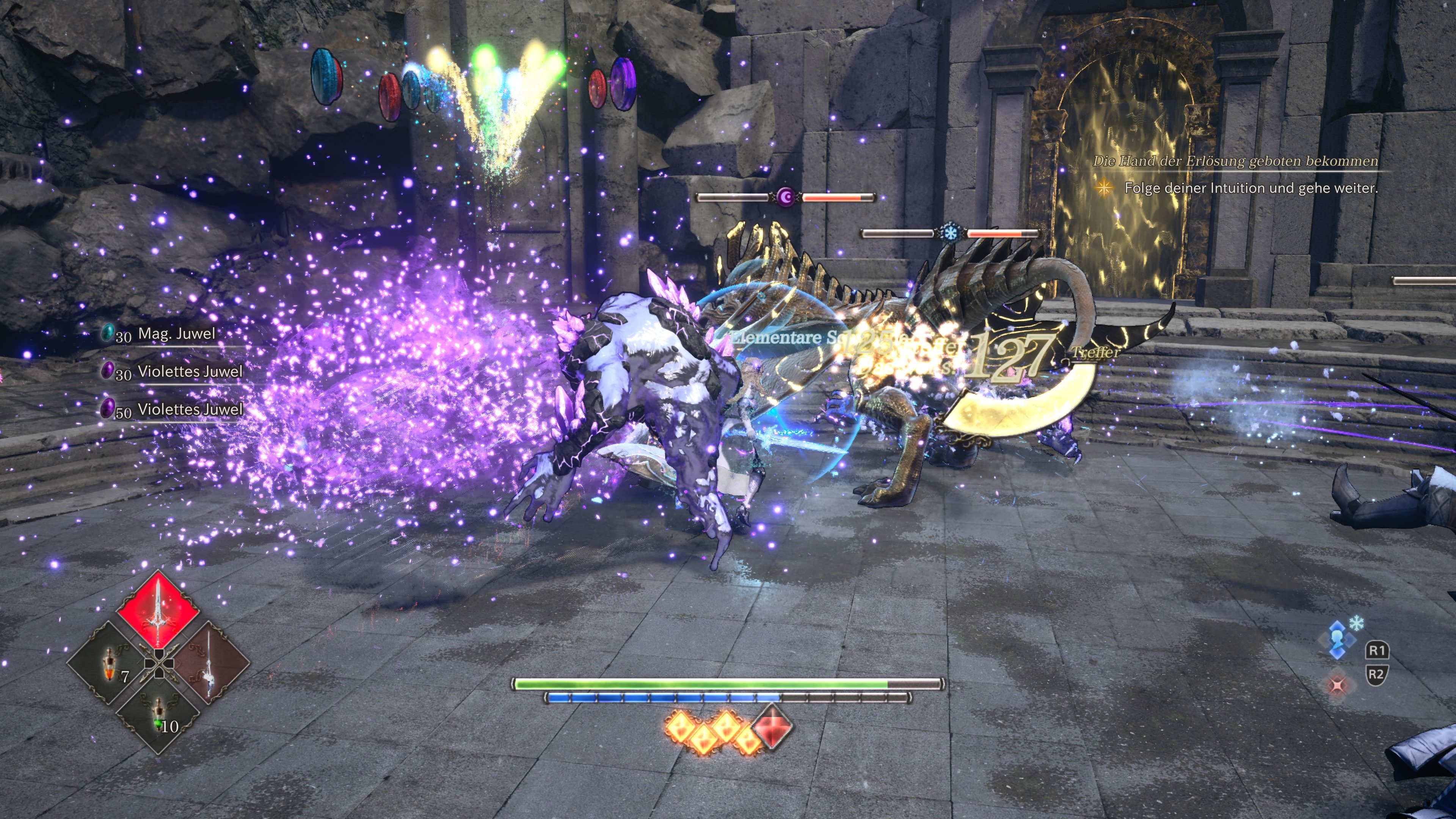Click the orange healing potion icon
The height and width of the screenshot is (819, 1456).
[110, 664]
